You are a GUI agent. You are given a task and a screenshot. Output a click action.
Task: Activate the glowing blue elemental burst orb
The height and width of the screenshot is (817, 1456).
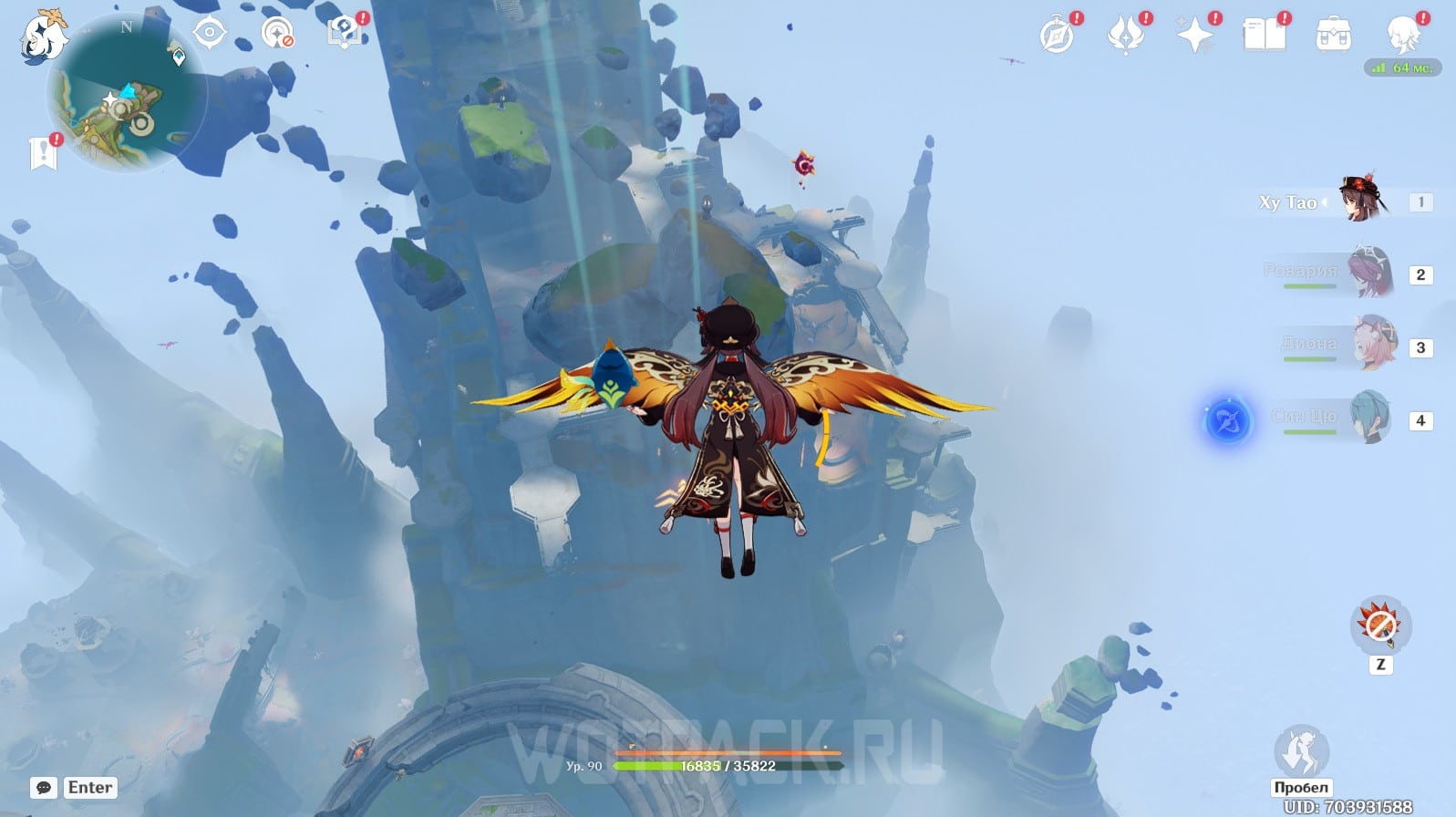point(1227,422)
